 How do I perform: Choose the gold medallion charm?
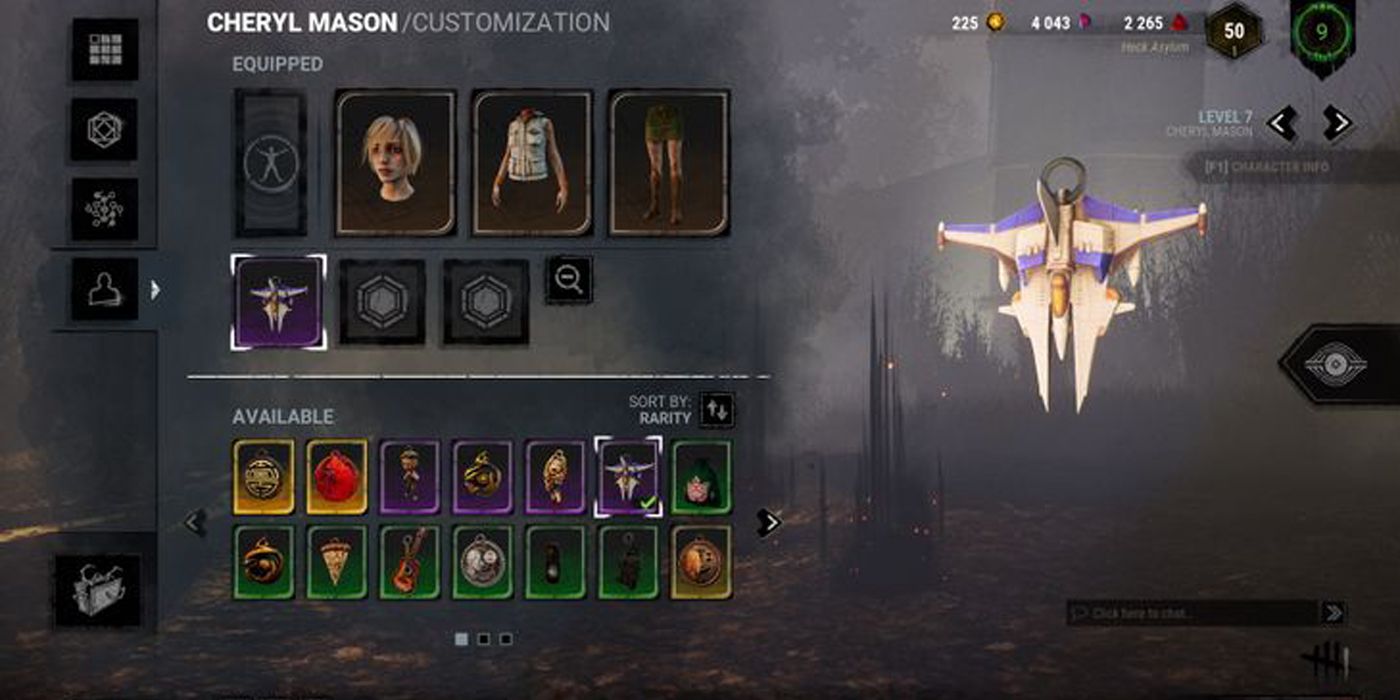click(x=264, y=477)
